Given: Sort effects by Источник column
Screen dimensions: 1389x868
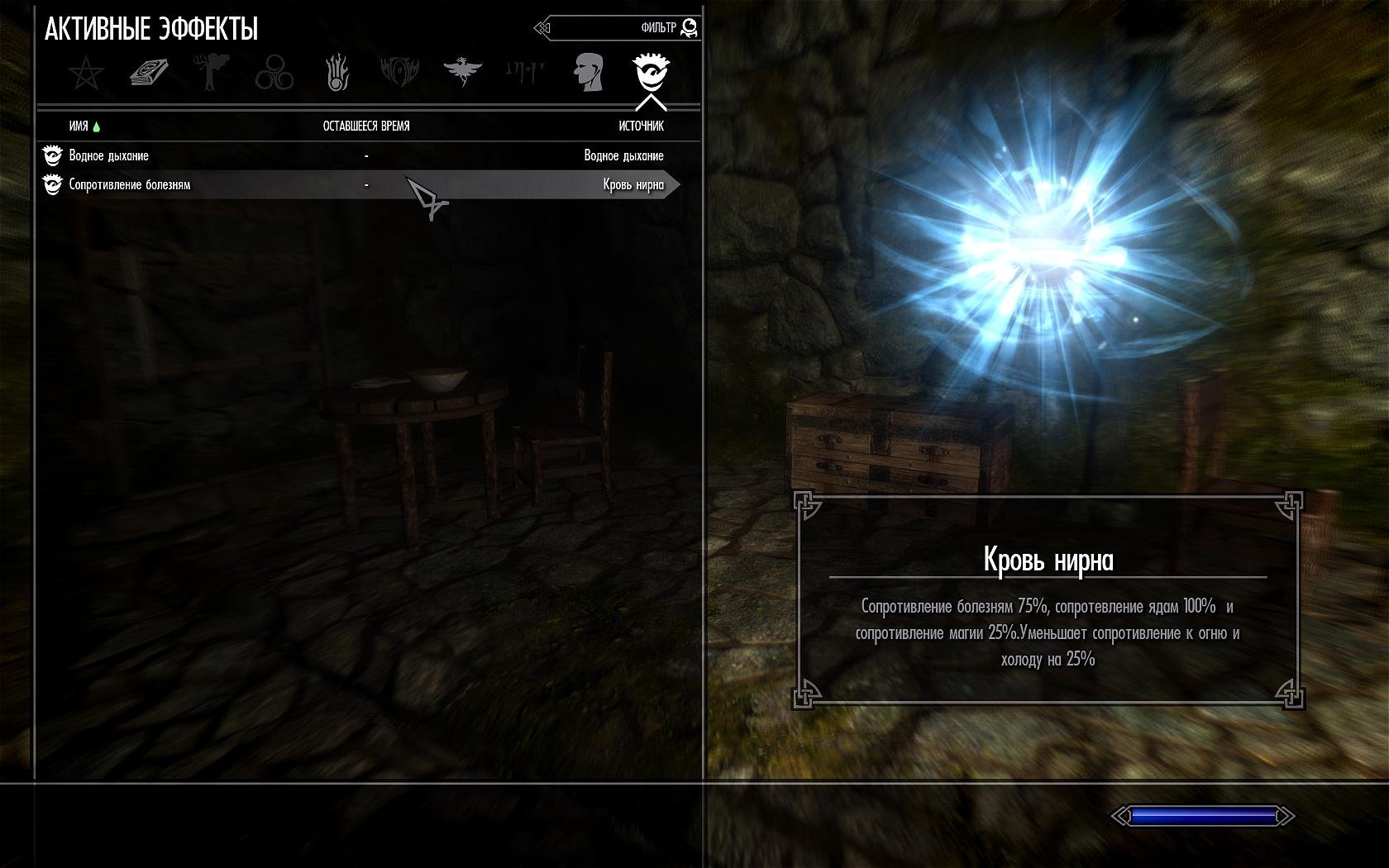Looking at the screenshot, I should pyautogui.click(x=641, y=126).
